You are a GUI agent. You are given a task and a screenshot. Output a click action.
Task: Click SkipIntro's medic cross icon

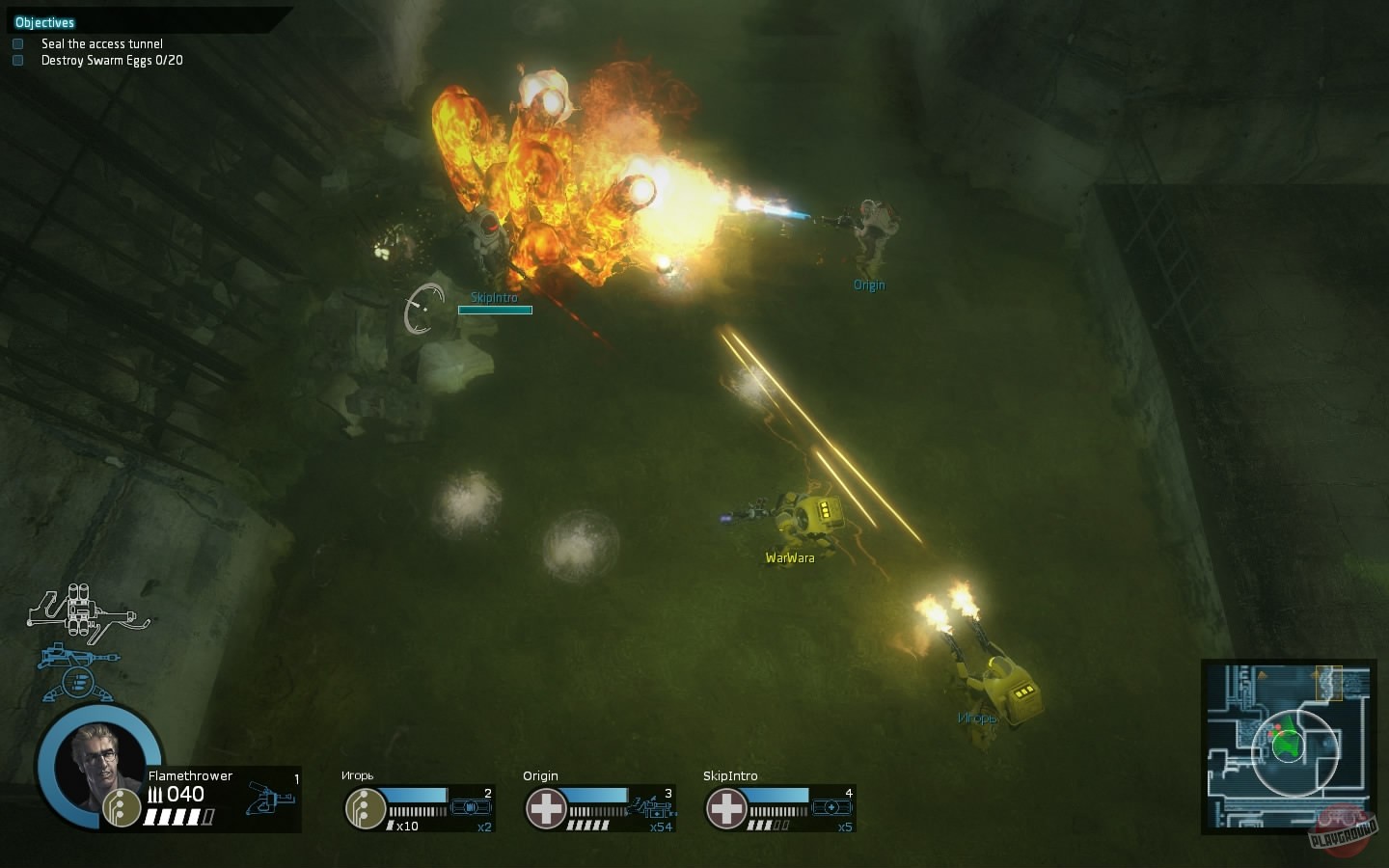pyautogui.click(x=726, y=808)
